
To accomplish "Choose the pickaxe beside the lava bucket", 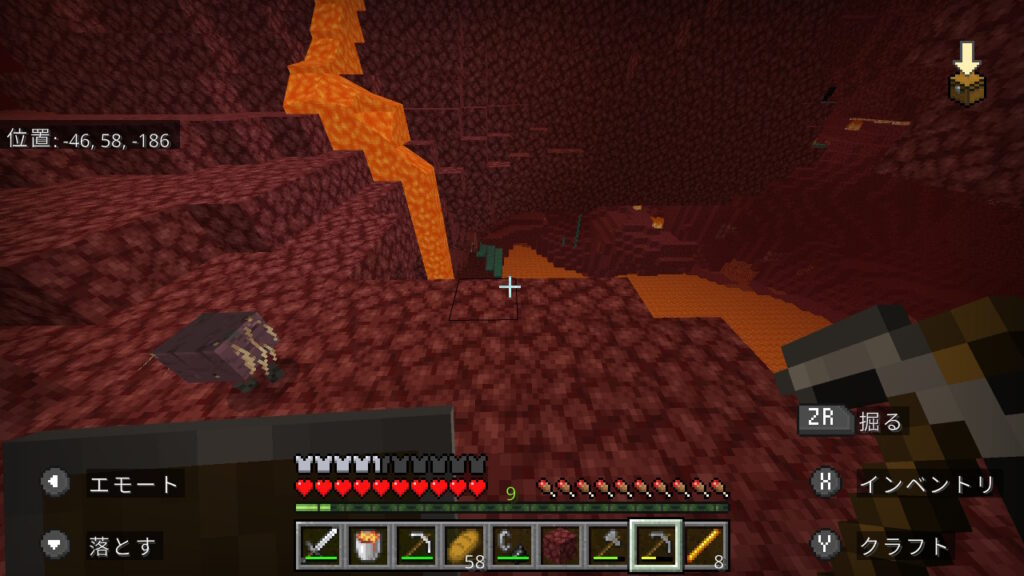I will (416, 546).
